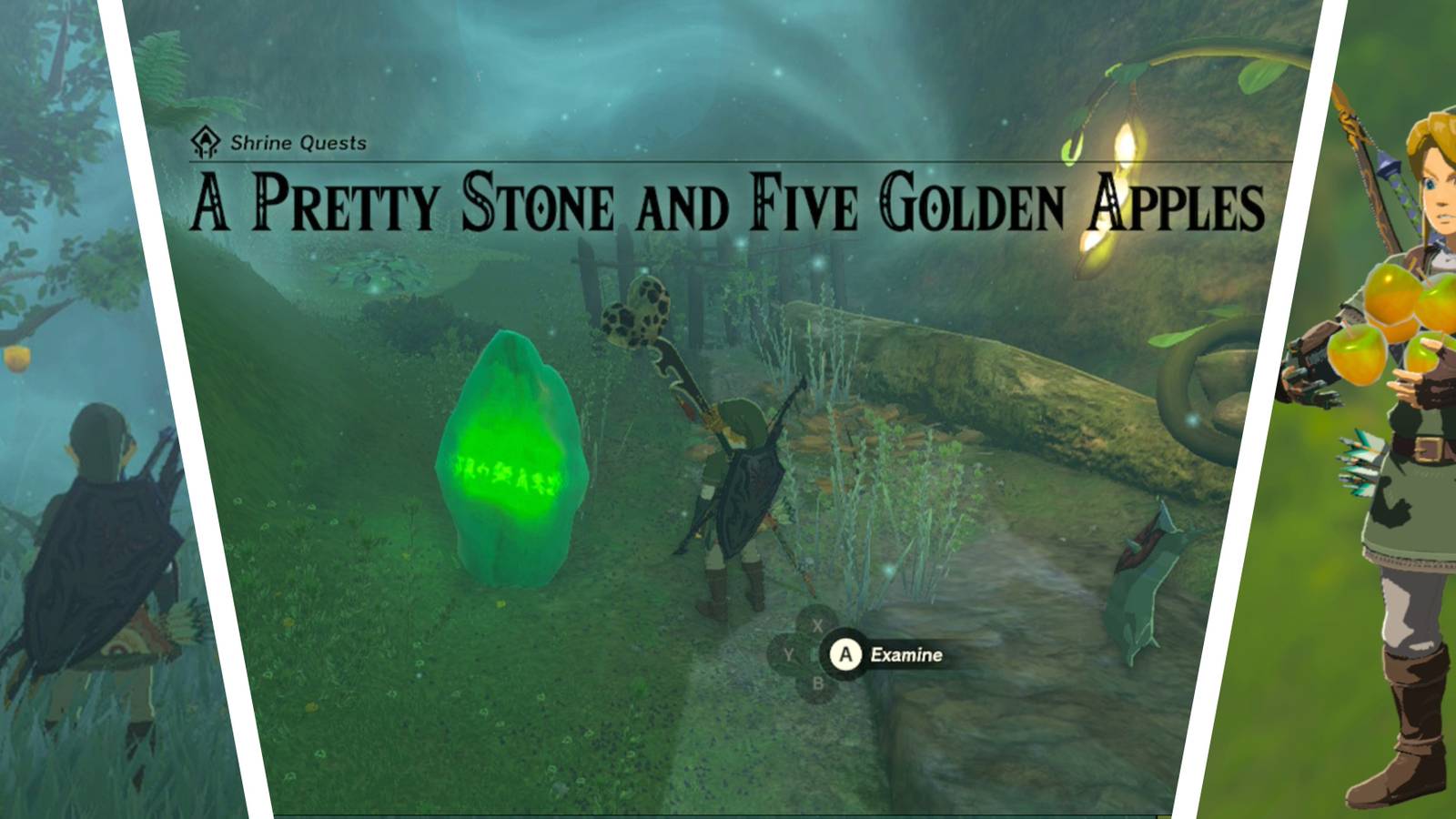Viewport: 1456px width, 819px height.
Task: Select the Shrine Quests menu label
Action: (300, 142)
